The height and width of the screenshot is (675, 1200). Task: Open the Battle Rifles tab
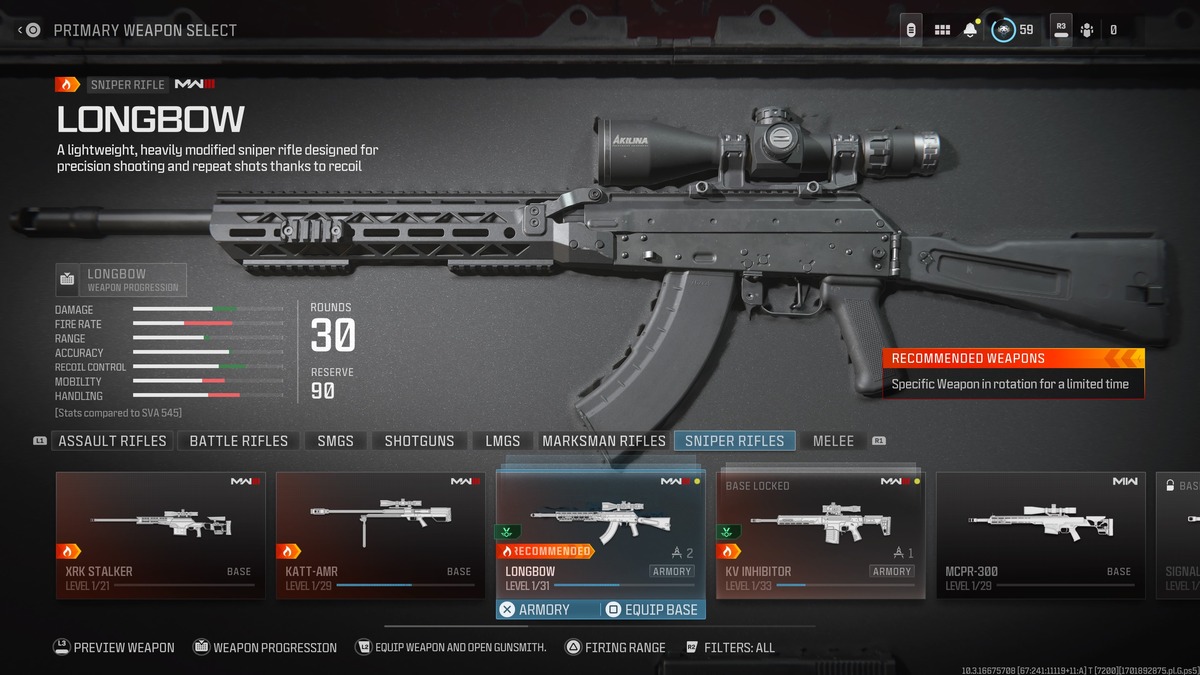[238, 441]
